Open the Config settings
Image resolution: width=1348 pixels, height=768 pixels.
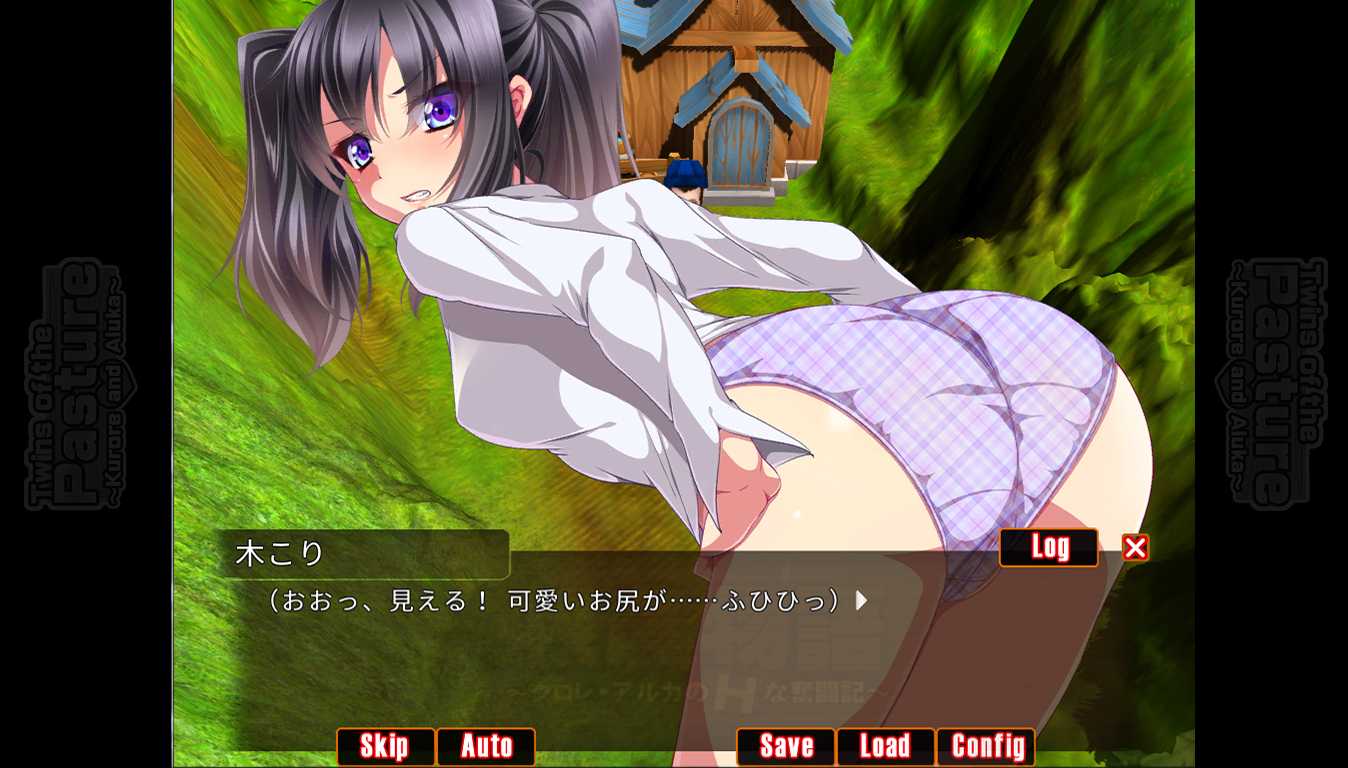(986, 746)
